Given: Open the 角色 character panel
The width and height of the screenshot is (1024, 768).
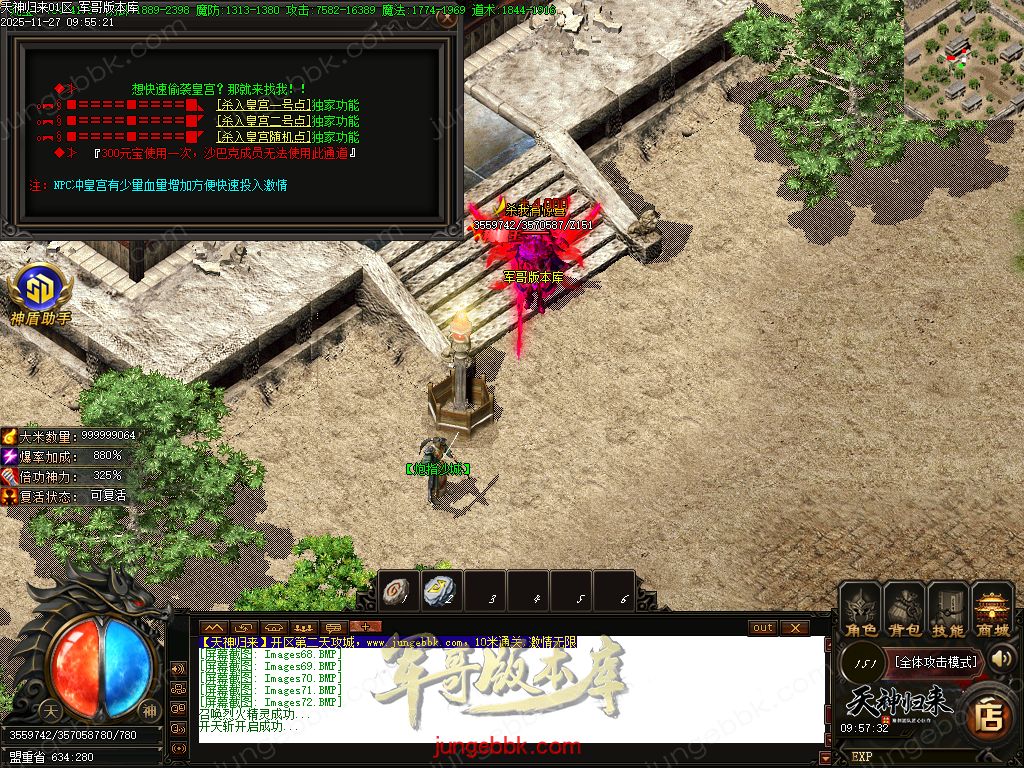Looking at the screenshot, I should [860, 609].
